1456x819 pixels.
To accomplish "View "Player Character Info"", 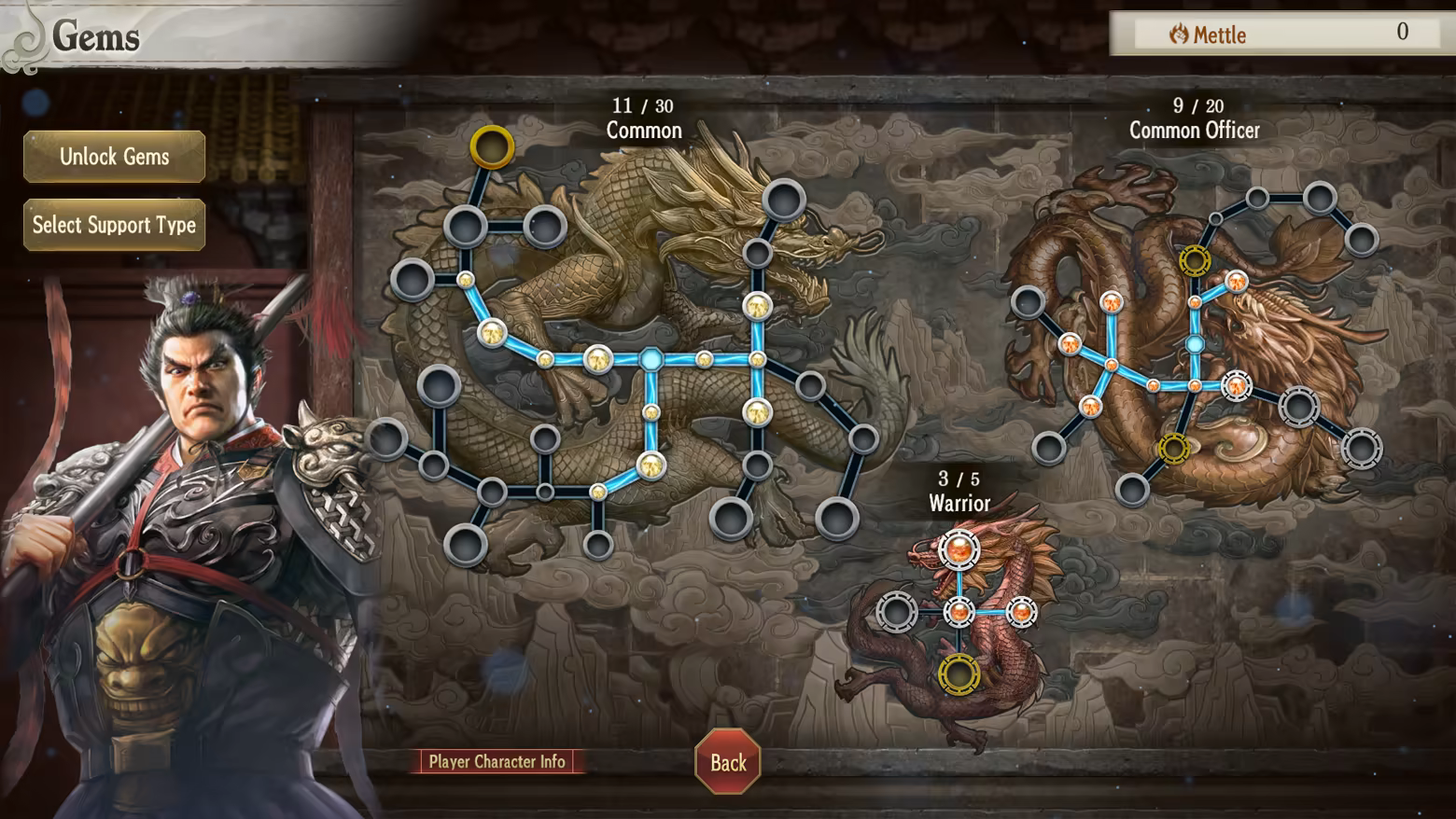I will coord(498,761).
